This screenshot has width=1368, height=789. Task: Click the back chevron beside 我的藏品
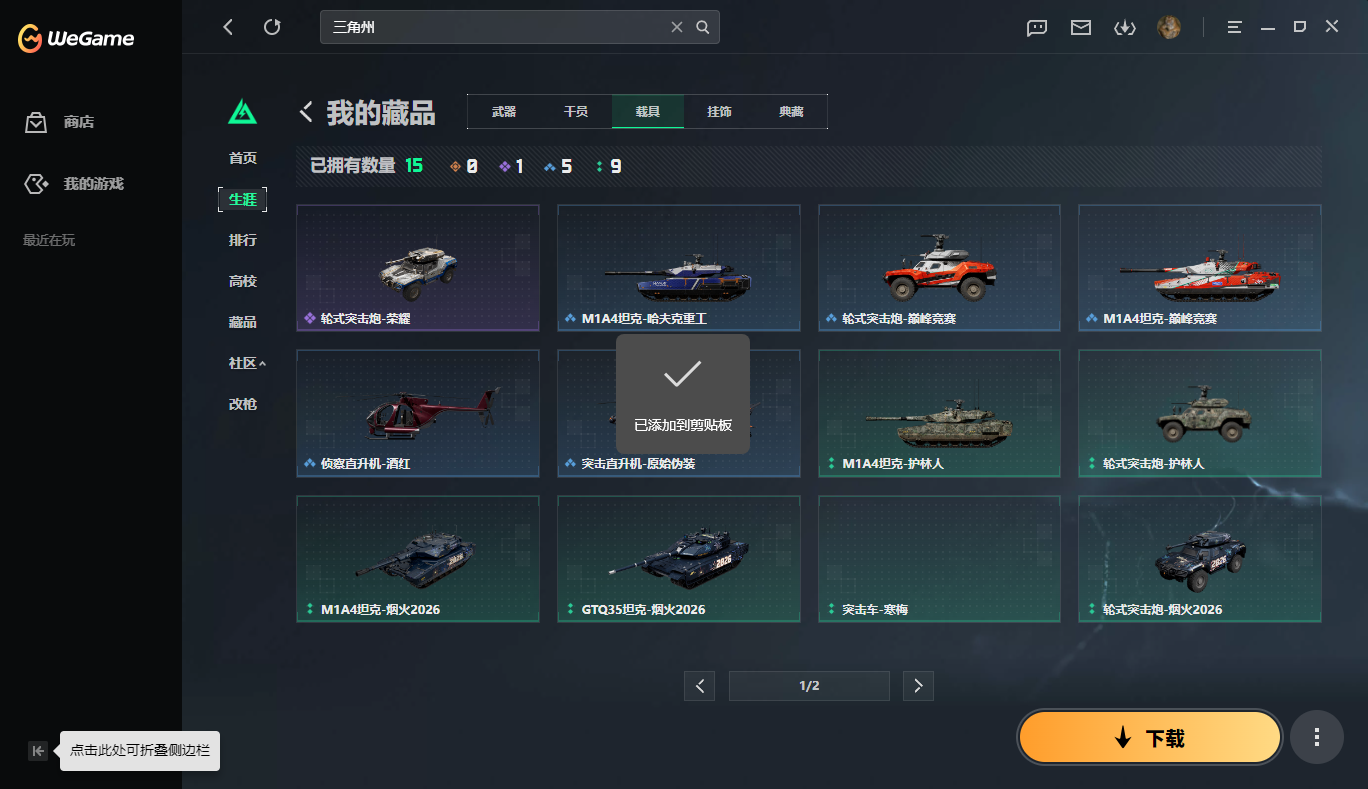tap(305, 112)
